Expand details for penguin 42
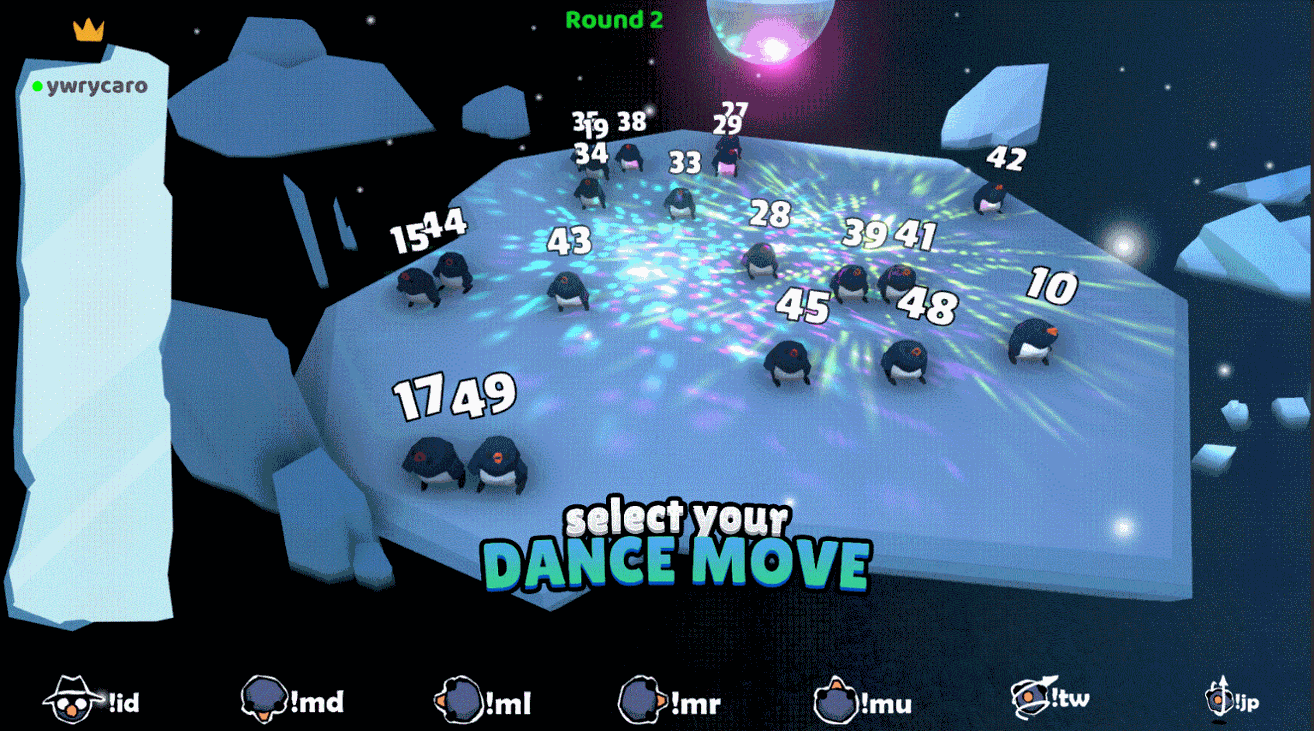The height and width of the screenshot is (731, 1314). (x=1006, y=156)
